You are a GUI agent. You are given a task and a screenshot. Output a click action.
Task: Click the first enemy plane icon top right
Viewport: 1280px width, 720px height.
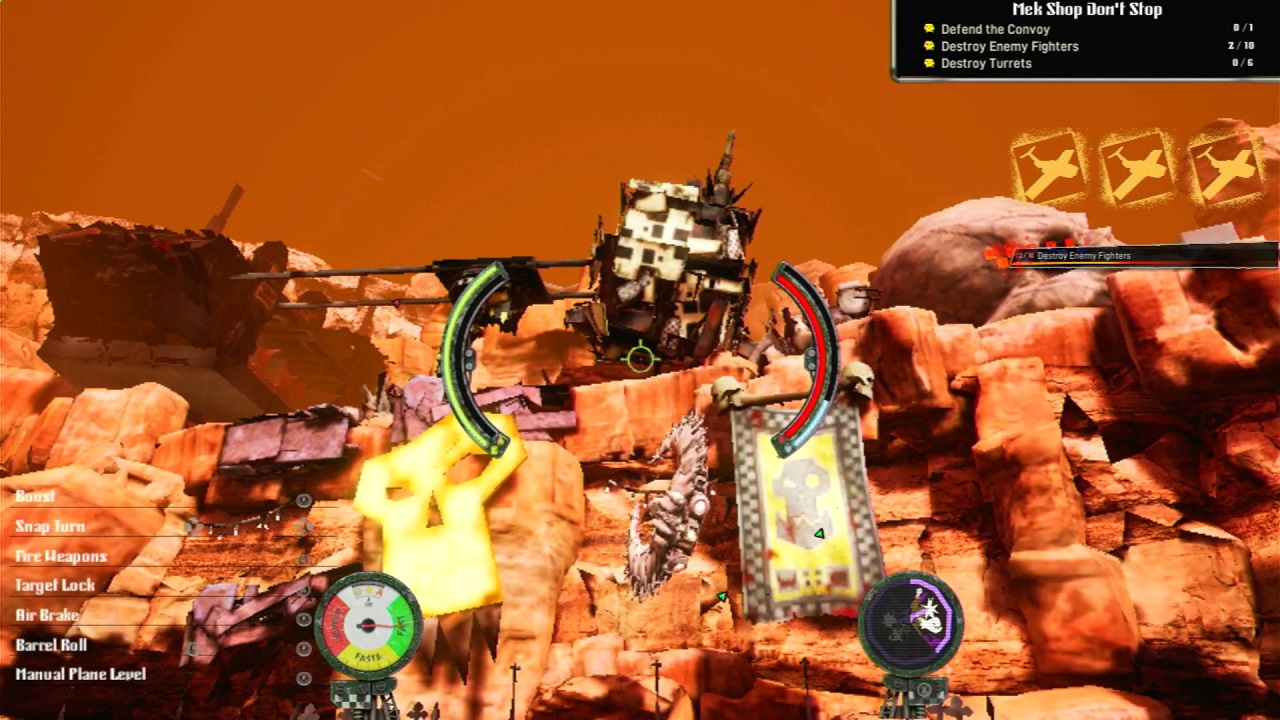(1050, 165)
